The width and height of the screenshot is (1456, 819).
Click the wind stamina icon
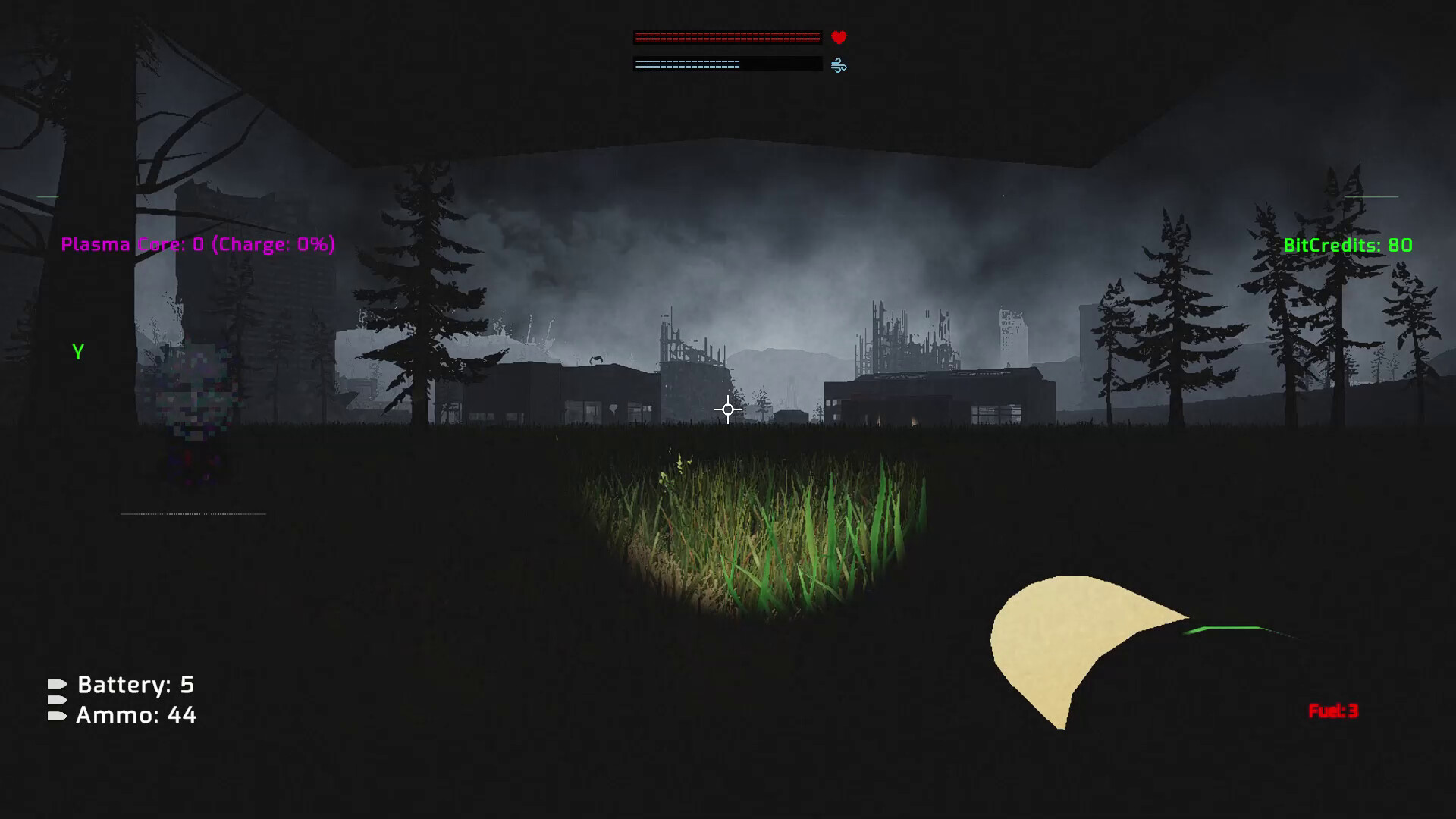click(x=837, y=64)
